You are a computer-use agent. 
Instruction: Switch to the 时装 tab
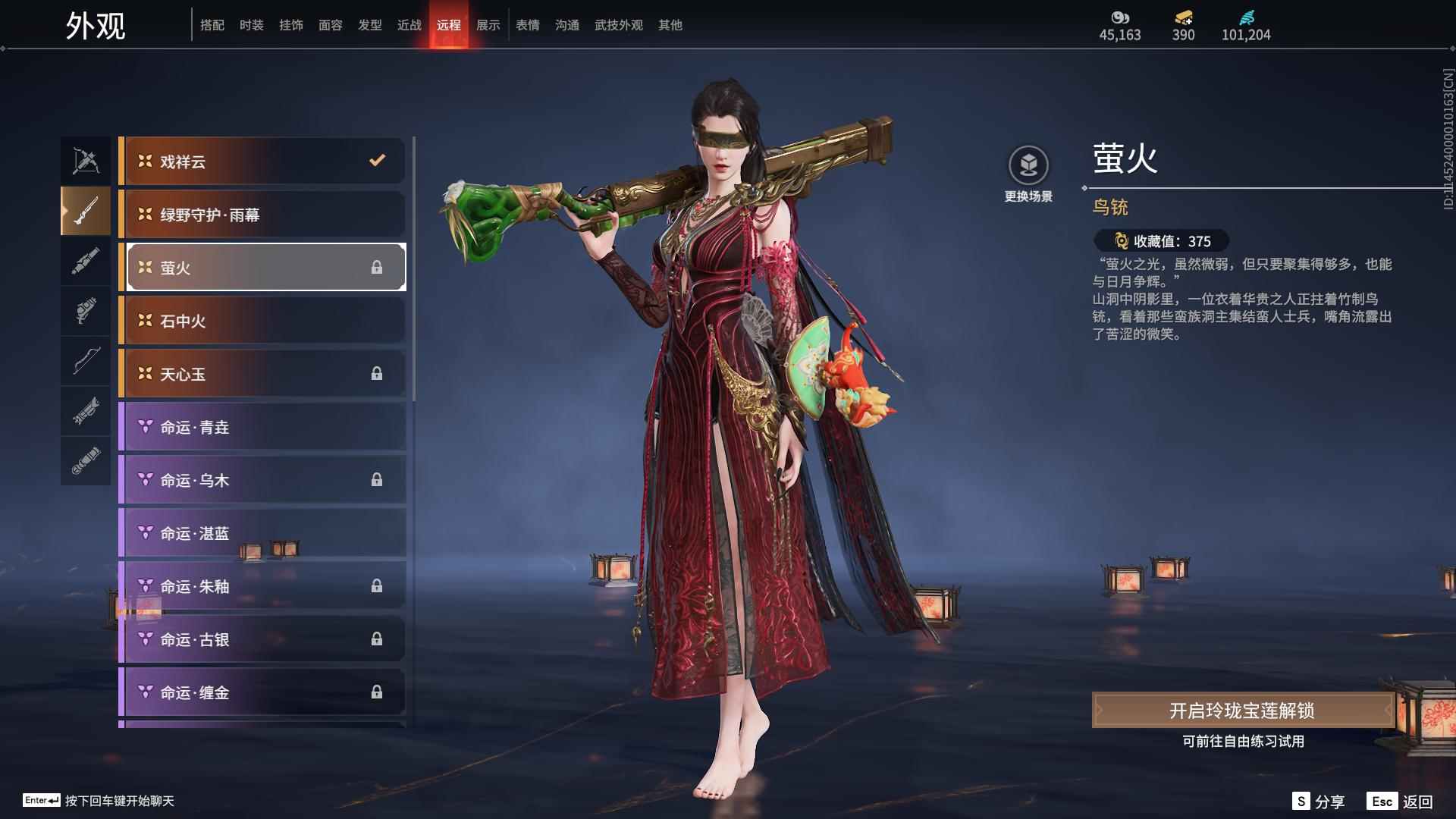(x=252, y=24)
